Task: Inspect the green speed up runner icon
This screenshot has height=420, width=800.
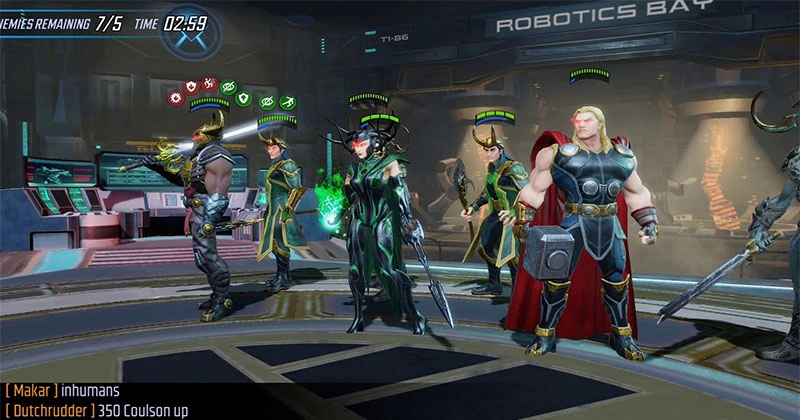Action: pyautogui.click(x=288, y=101)
